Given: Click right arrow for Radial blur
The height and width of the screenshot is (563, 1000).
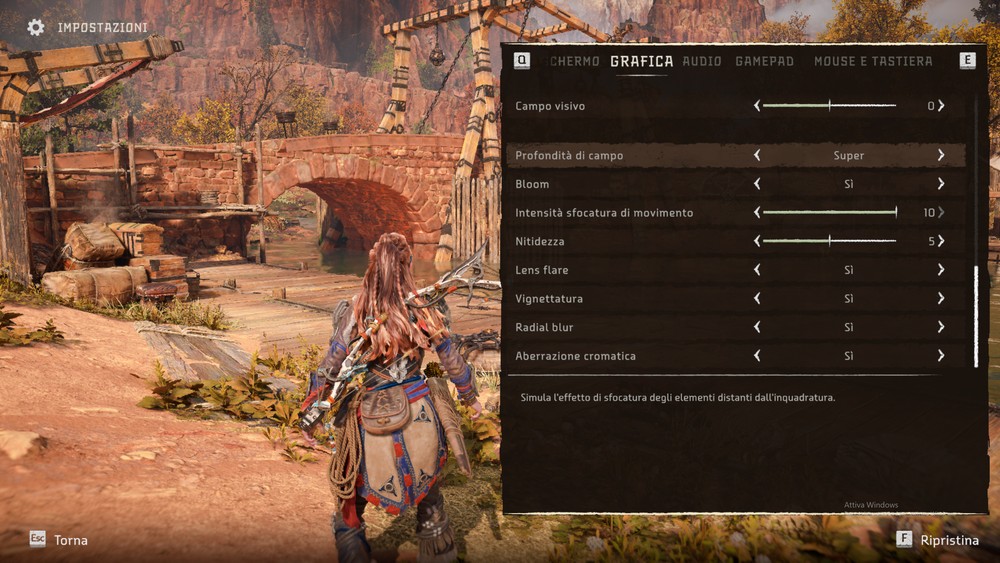Looking at the screenshot, I should (941, 327).
